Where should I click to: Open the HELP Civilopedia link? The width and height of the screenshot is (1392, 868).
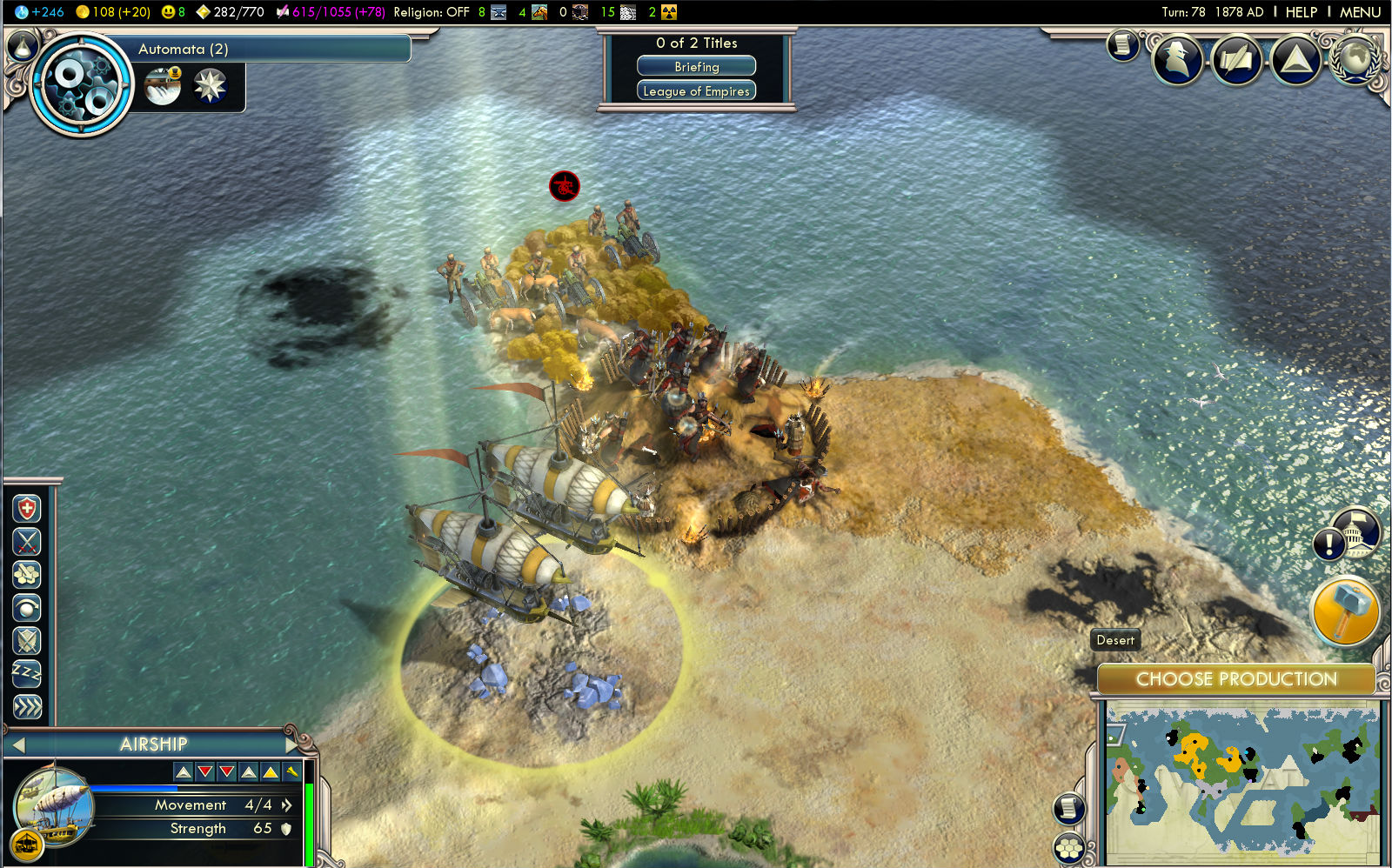[x=1301, y=12]
